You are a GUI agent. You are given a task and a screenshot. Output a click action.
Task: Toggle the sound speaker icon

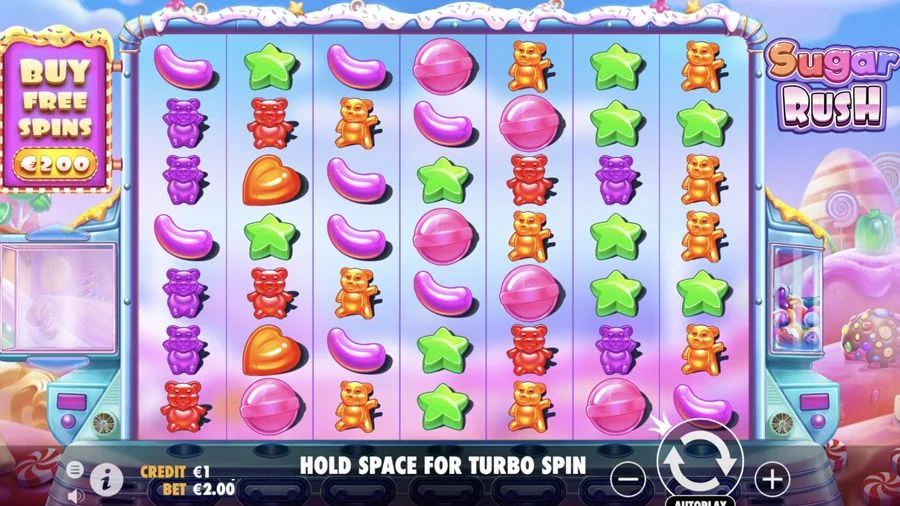tap(75, 494)
